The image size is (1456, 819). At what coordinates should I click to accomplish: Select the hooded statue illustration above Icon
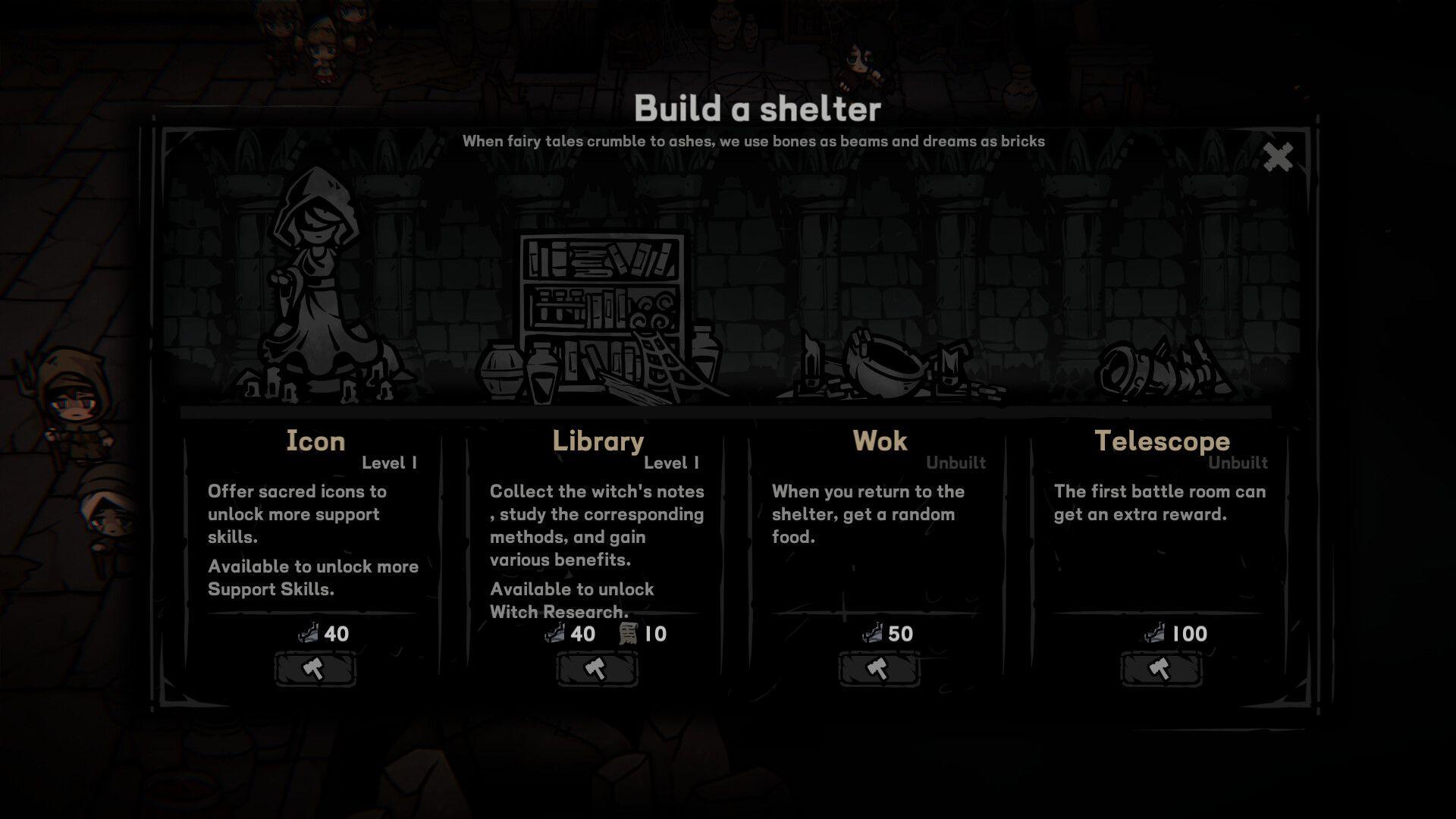318,288
